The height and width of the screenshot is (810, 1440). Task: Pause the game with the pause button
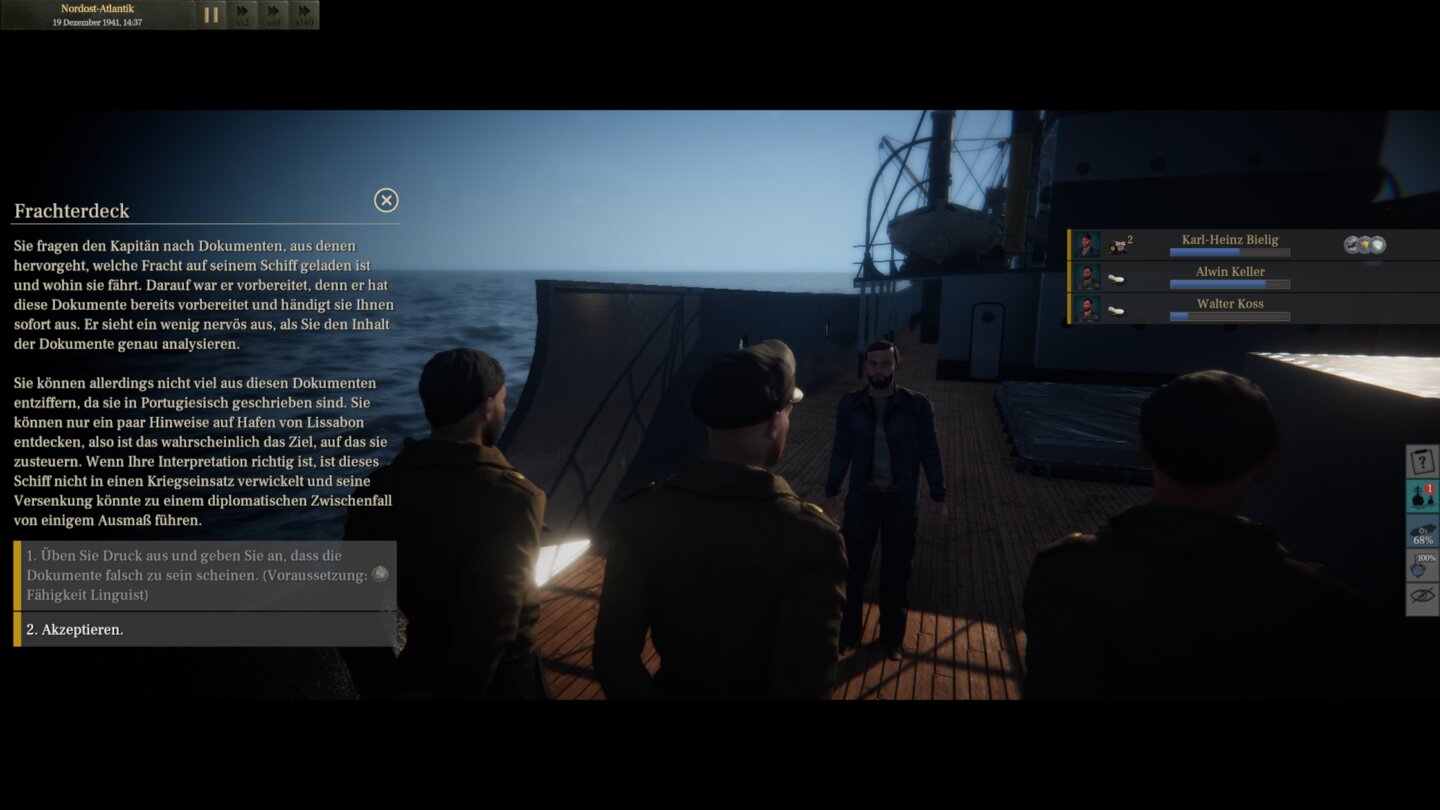(214, 14)
